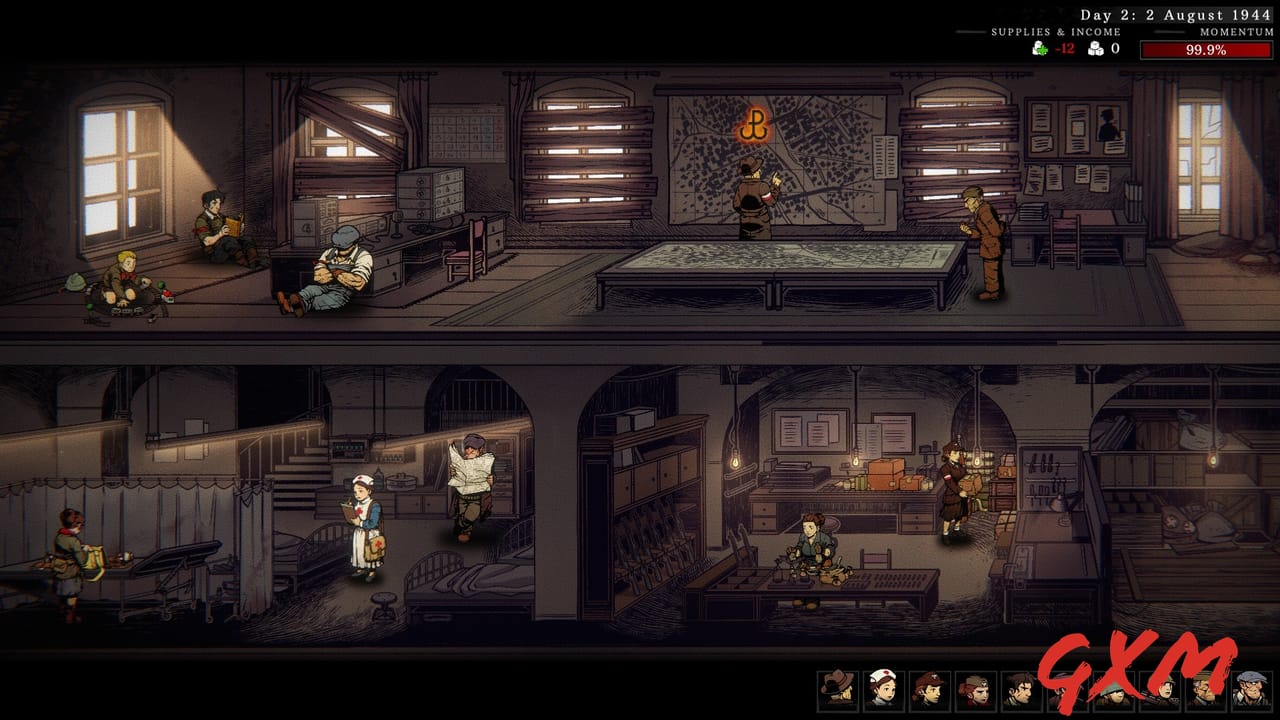Image resolution: width=1280 pixels, height=720 pixels.
Task: Open the Day 2: 2 August 1944 header
Action: coord(1174,14)
